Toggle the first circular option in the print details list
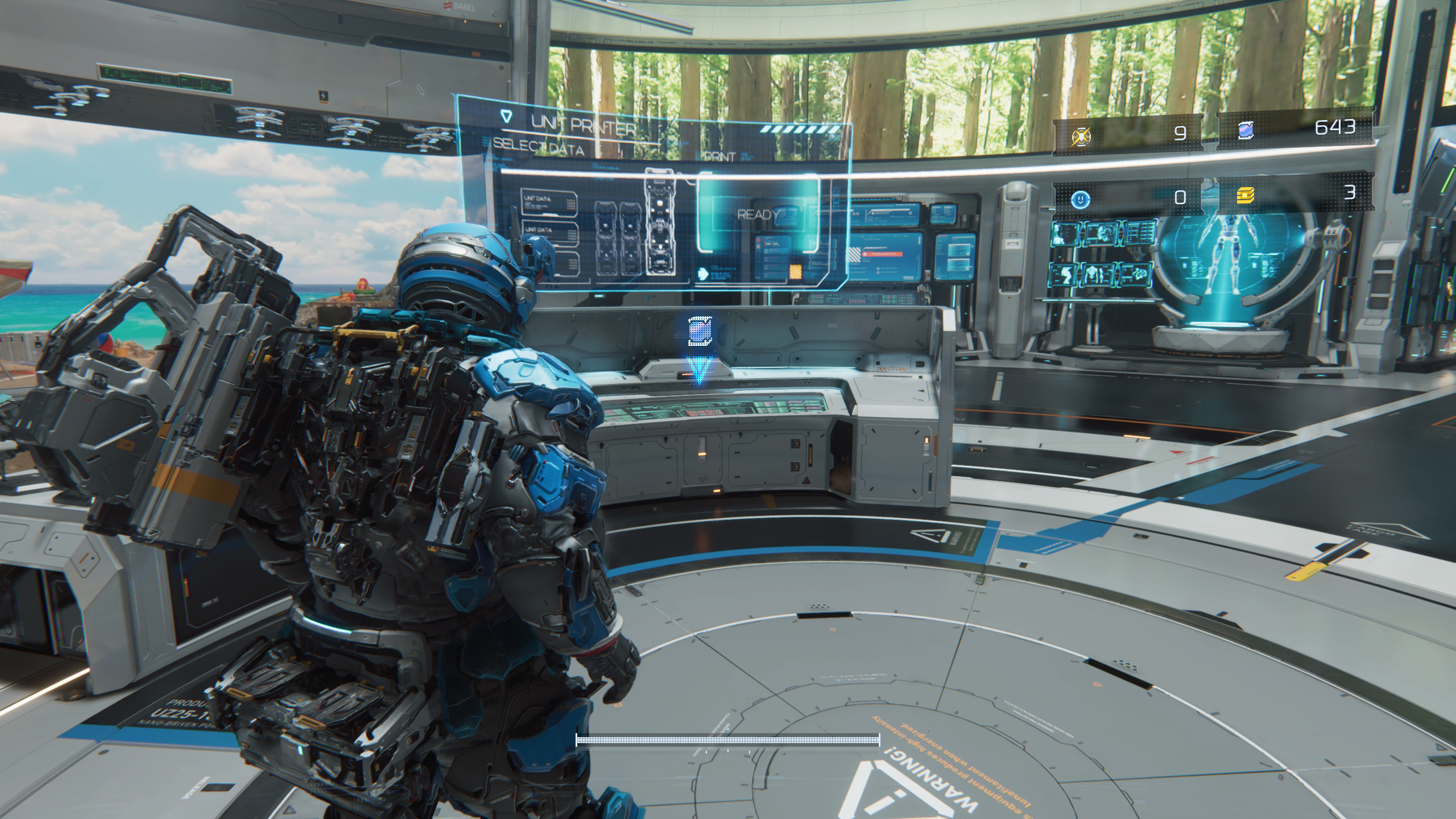 coord(766,252)
